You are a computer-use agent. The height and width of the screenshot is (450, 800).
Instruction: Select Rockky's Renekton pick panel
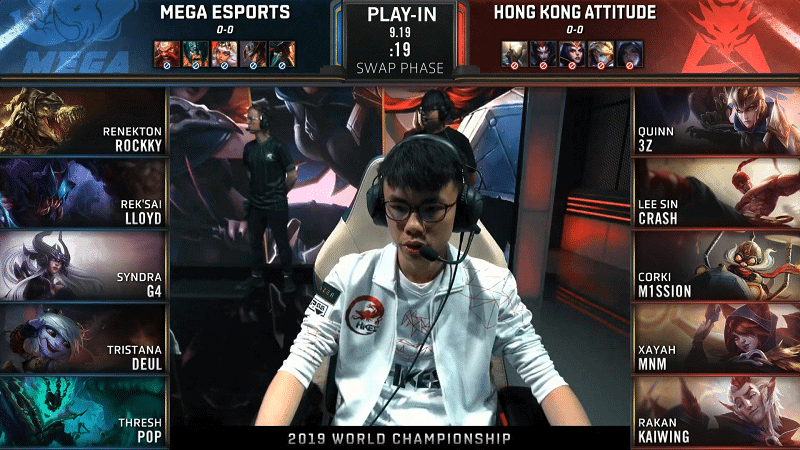pyautogui.click(x=82, y=120)
